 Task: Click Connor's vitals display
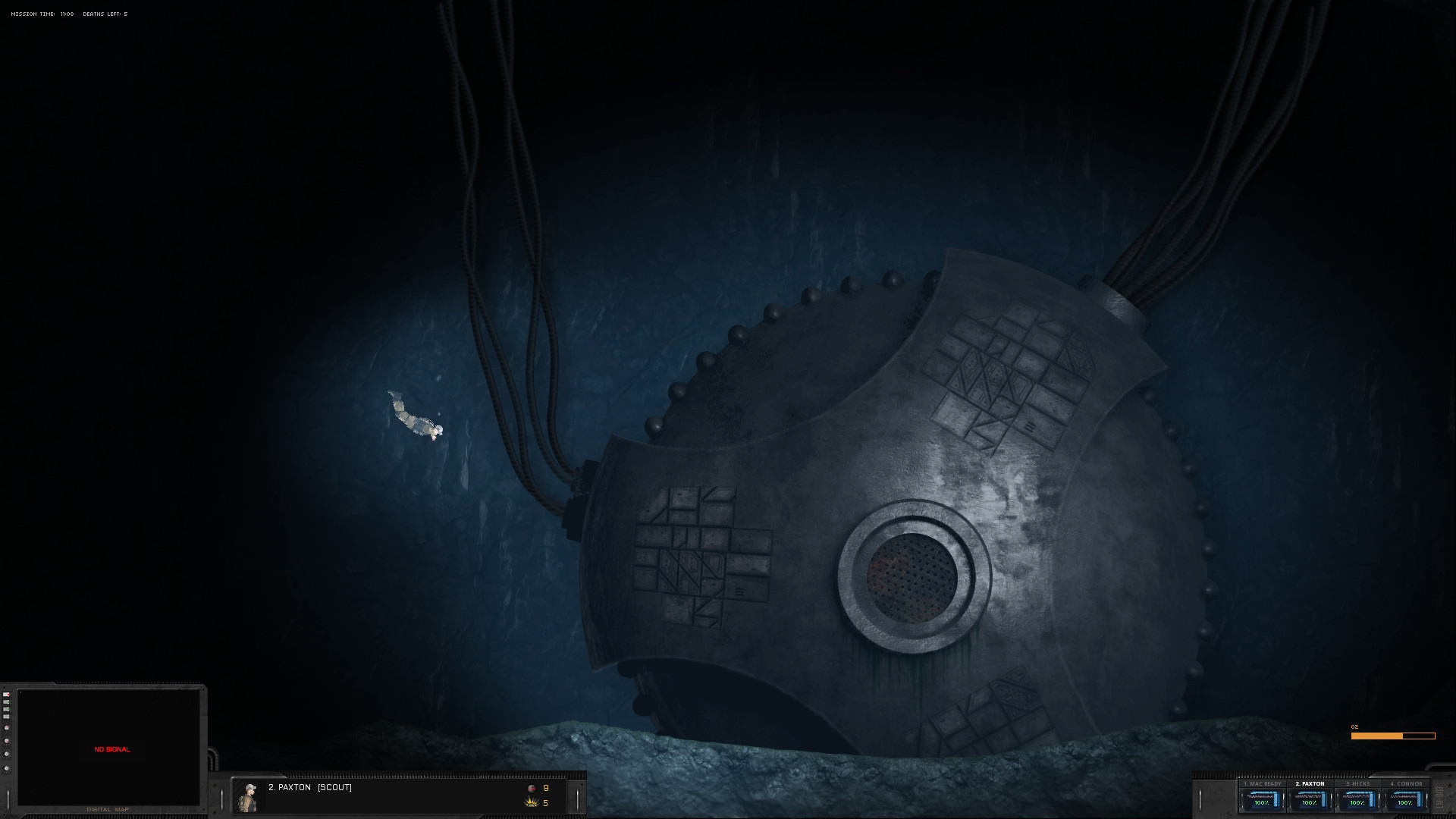point(1405,799)
